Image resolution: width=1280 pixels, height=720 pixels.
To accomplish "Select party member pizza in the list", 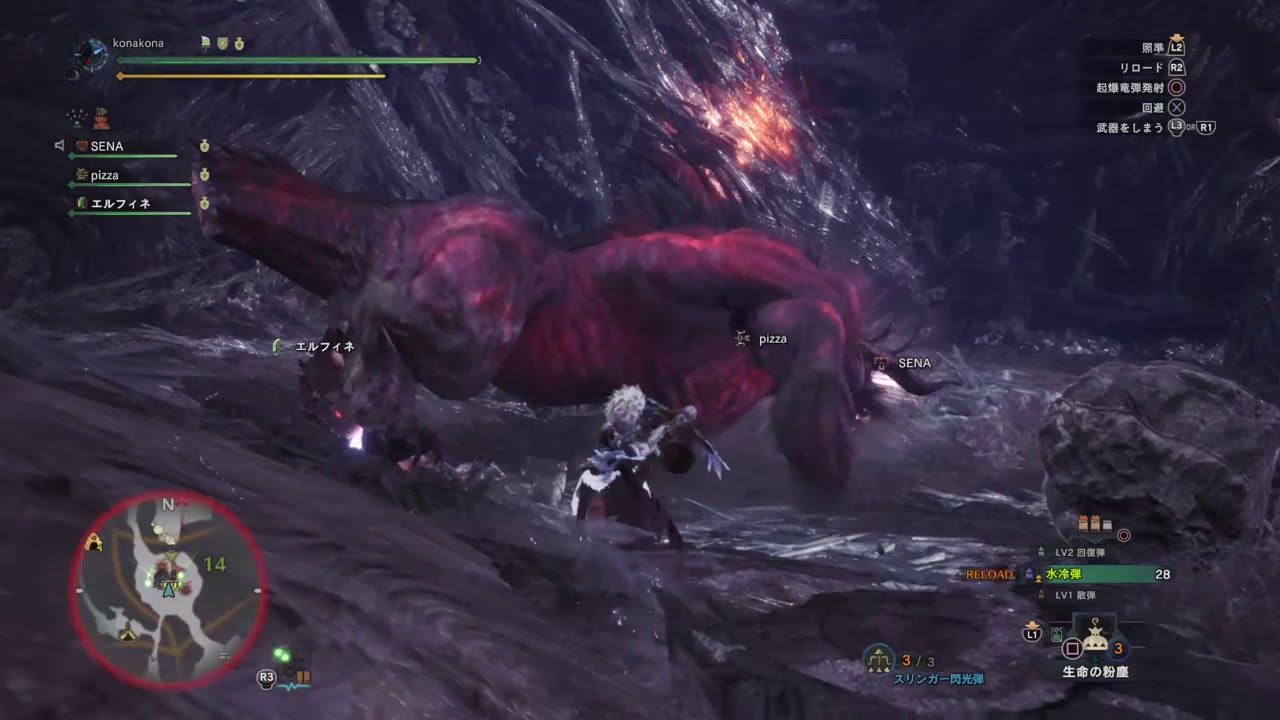I will coord(104,175).
